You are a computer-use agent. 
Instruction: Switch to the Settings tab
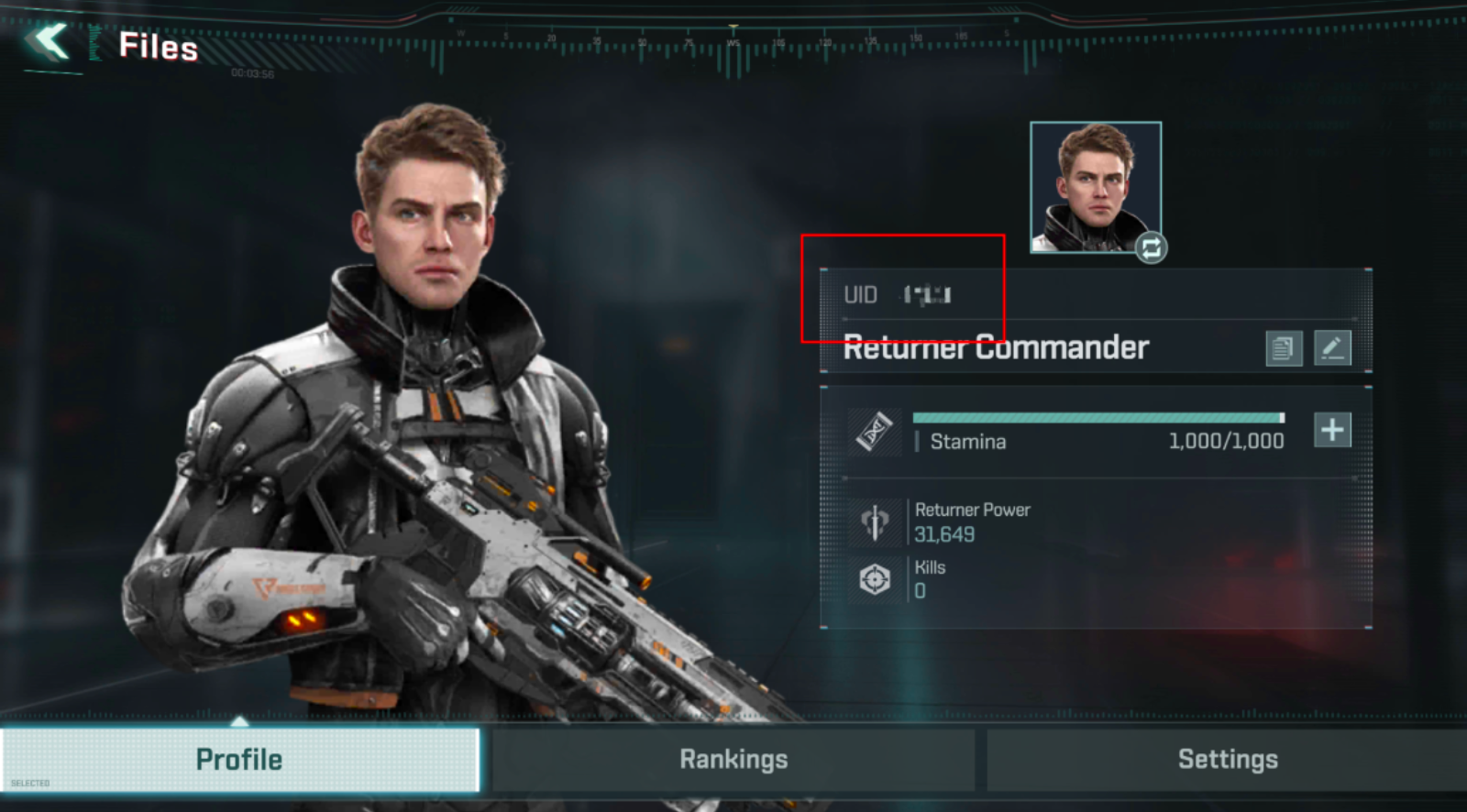point(1227,759)
